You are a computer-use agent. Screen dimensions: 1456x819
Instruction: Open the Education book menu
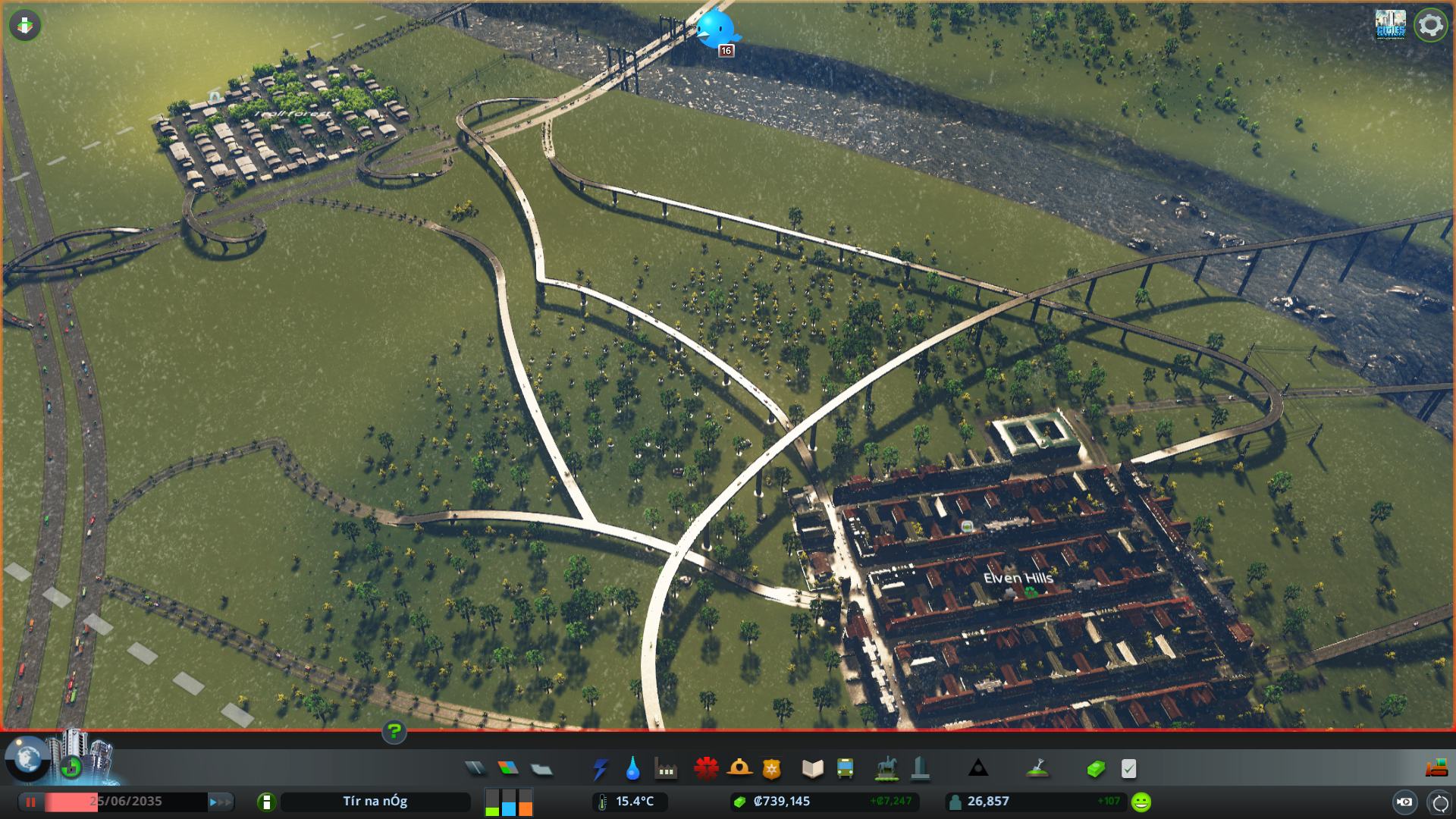(812, 769)
